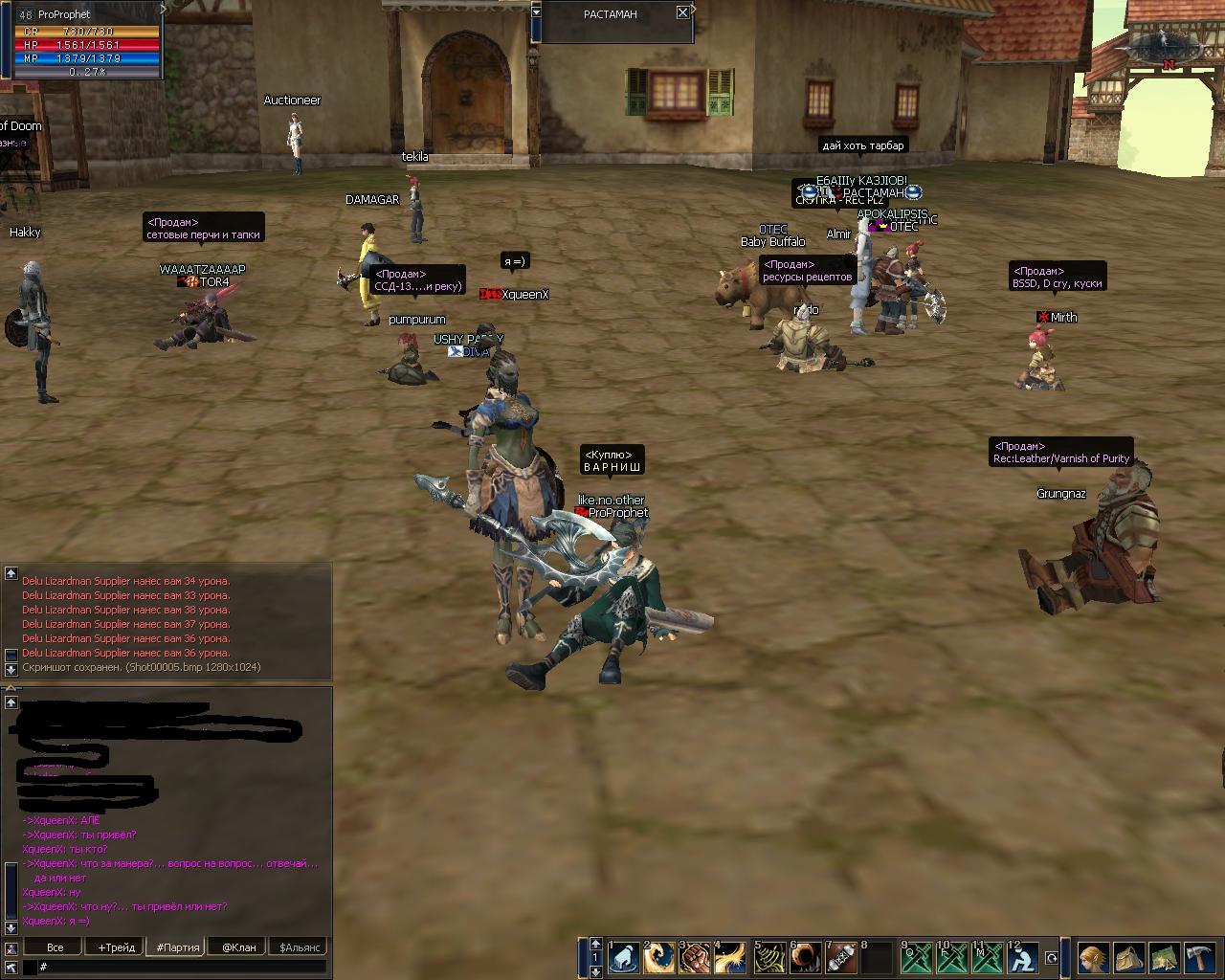Switch to the @Клан chat tab
1225x980 pixels.
click(x=239, y=947)
